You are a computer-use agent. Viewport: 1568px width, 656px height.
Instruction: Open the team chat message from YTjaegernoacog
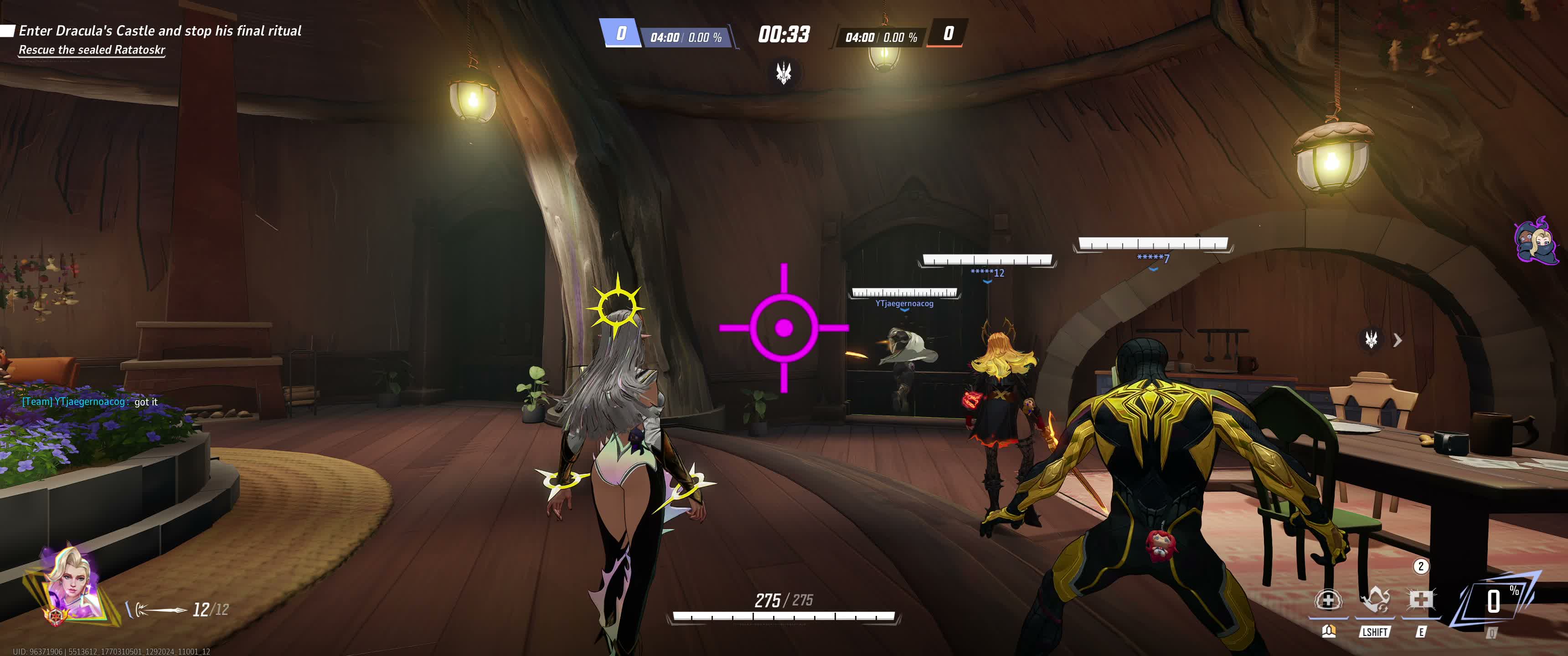[89, 402]
